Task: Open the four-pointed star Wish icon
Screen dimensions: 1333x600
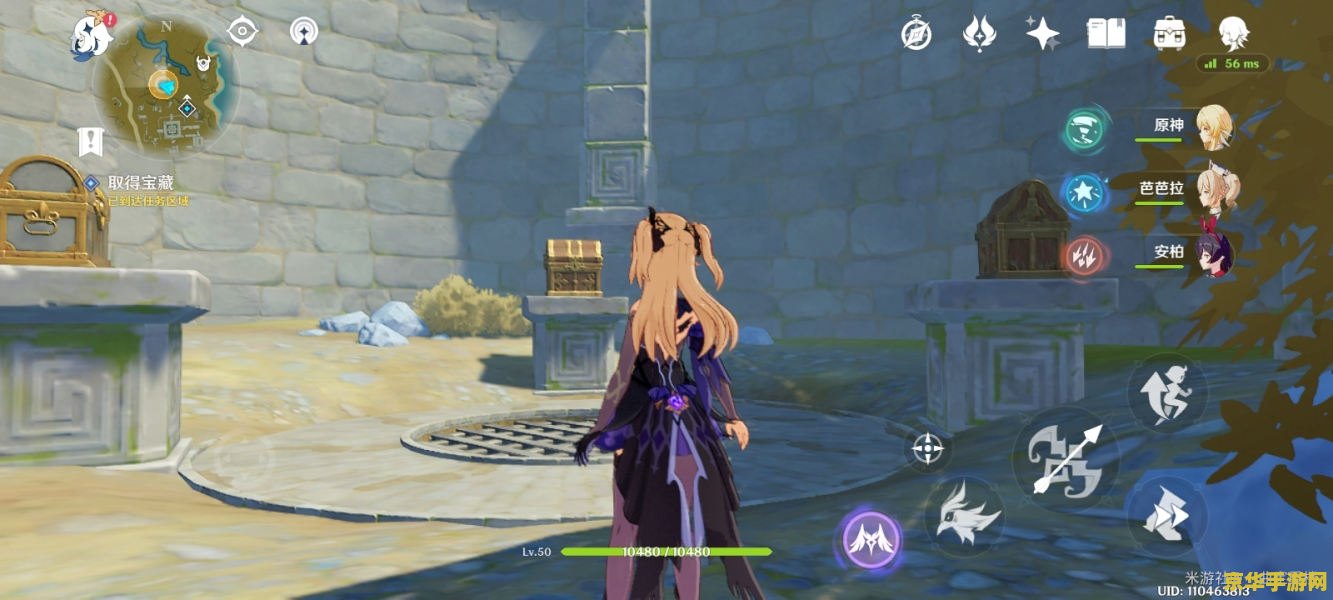Action: pyautogui.click(x=1042, y=34)
